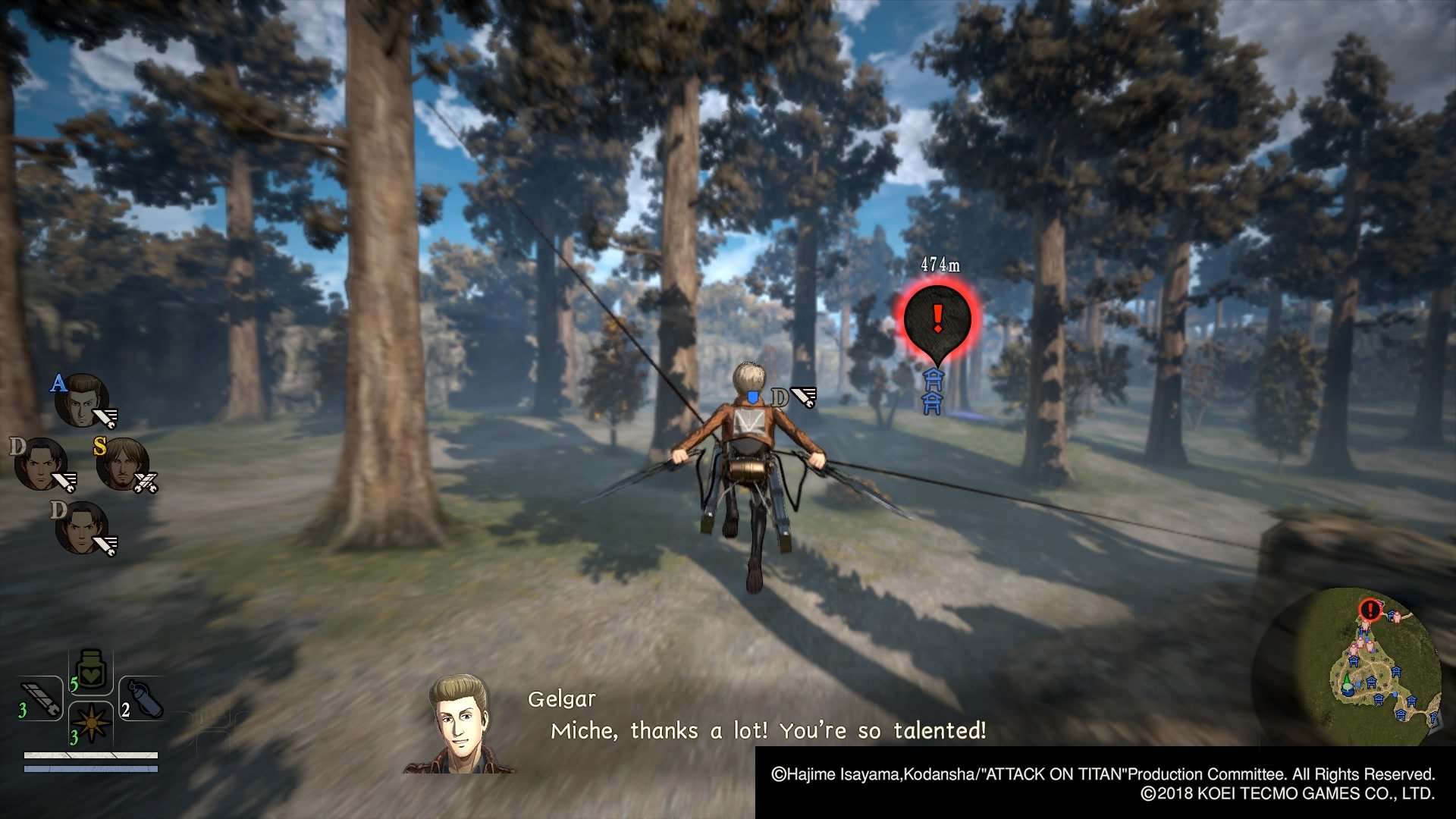This screenshot has height=819, width=1456.
Task: Click the Gelgar name label above the dialogue
Action: (561, 701)
